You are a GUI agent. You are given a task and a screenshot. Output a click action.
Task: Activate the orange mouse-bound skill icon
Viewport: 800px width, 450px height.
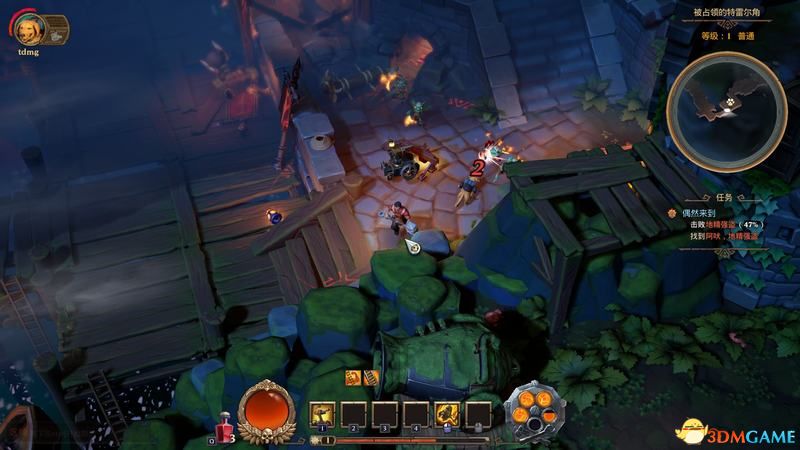447,413
